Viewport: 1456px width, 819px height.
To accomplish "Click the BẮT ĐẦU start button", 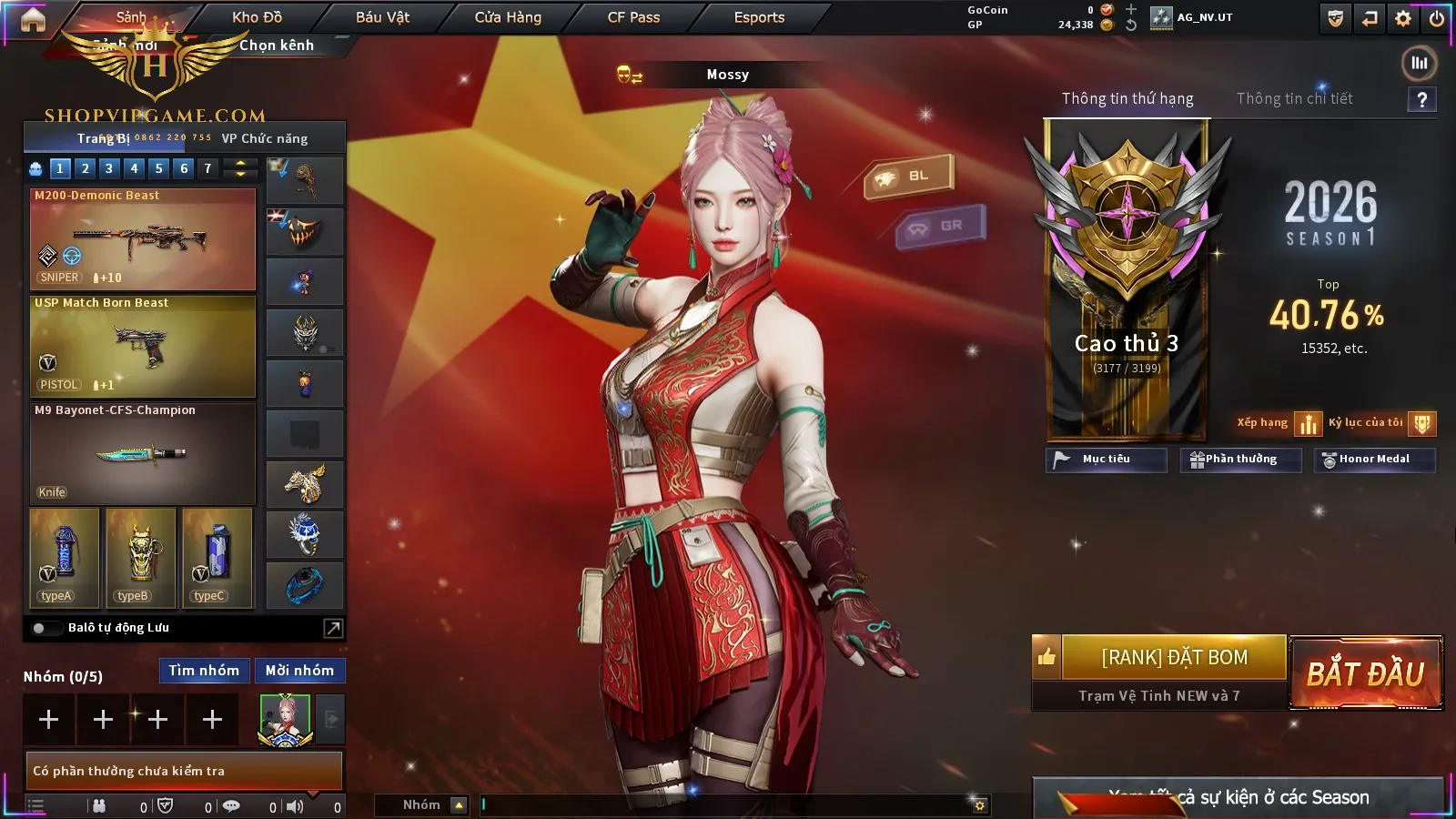I will pos(1365,673).
